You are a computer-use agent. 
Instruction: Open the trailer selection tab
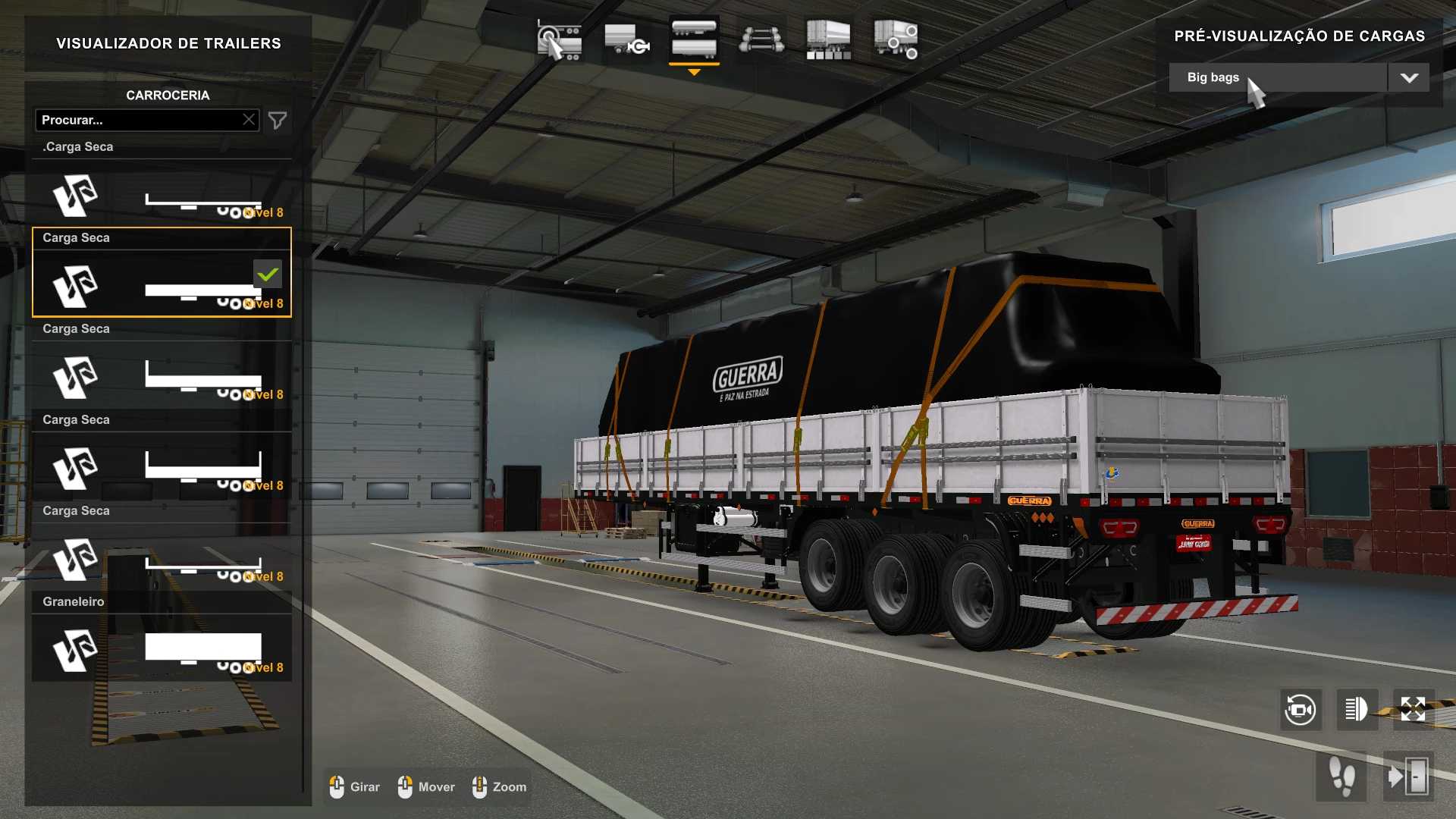point(559,41)
